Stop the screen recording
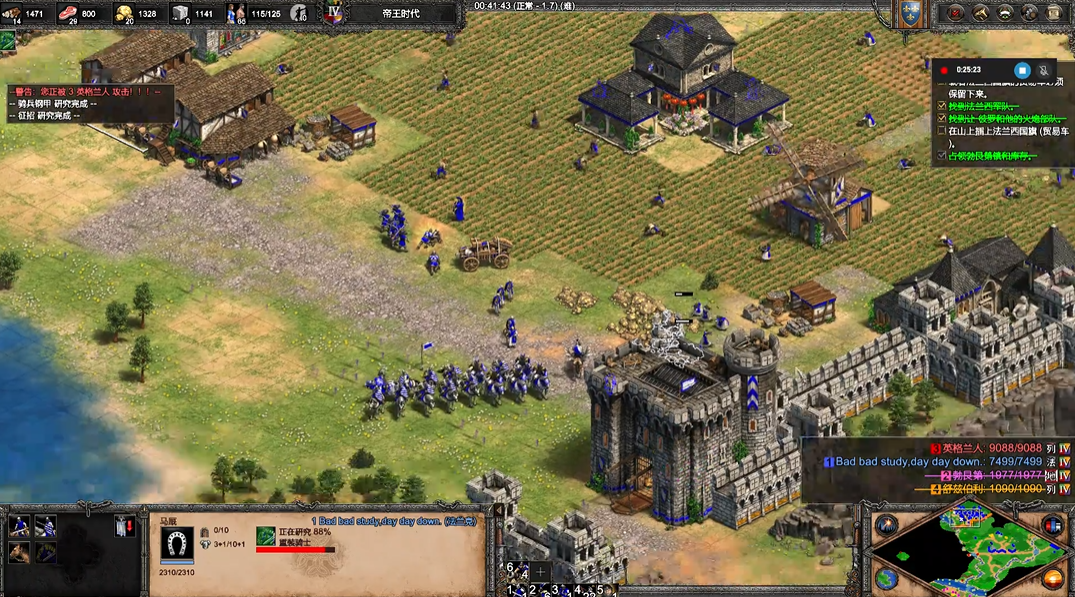 pos(1022,70)
